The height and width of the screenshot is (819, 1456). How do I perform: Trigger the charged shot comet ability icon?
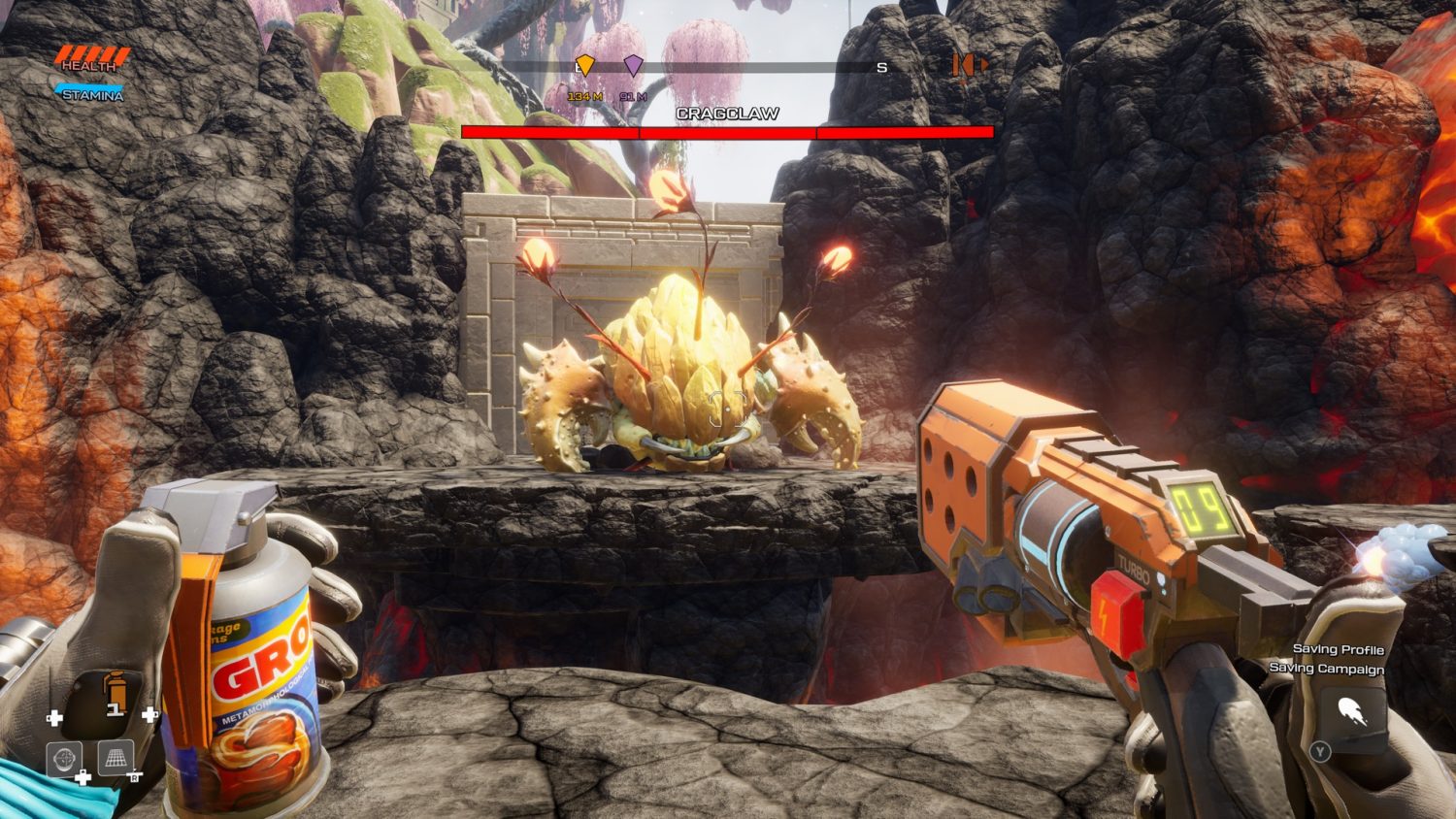pos(1354,716)
